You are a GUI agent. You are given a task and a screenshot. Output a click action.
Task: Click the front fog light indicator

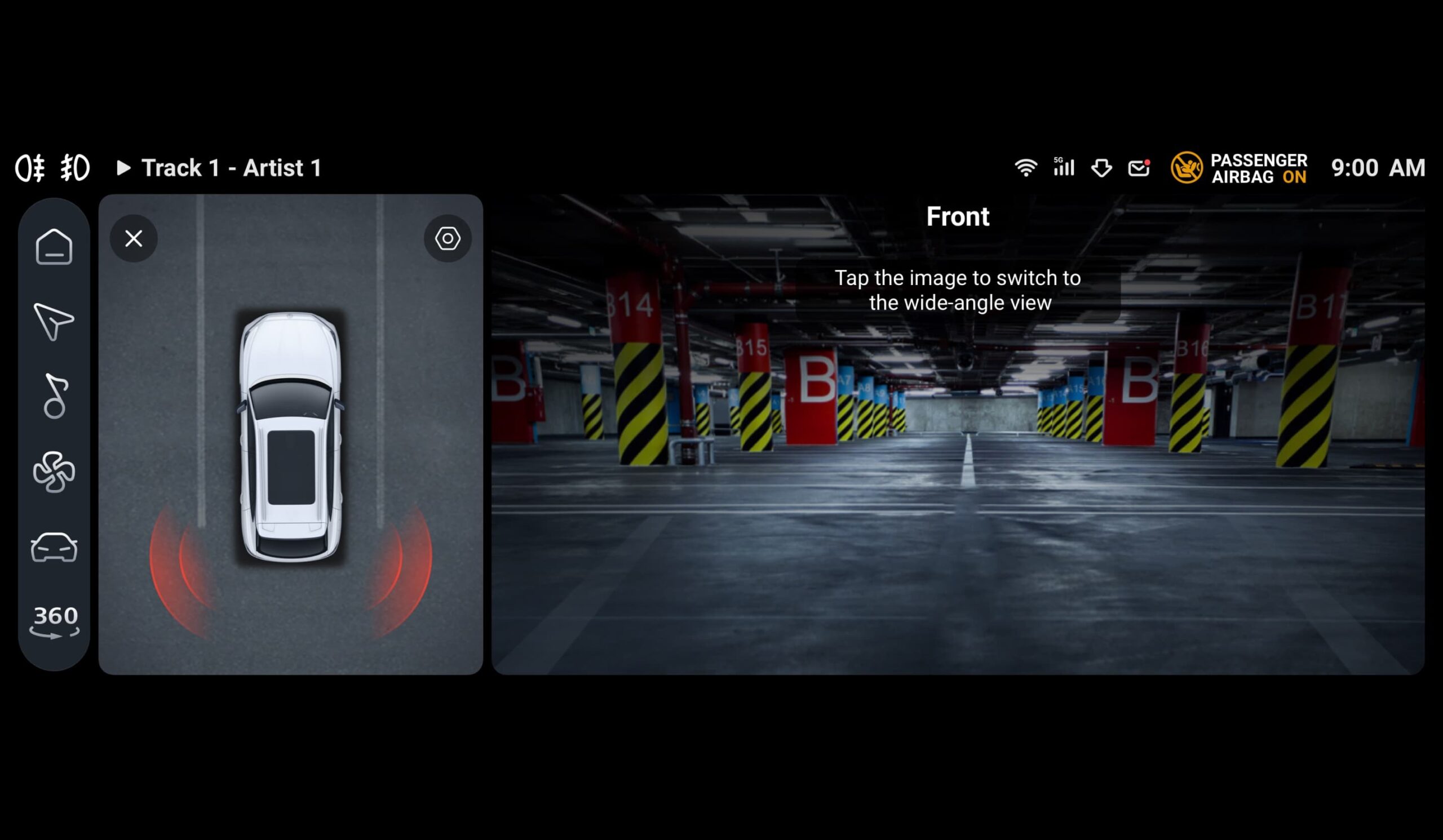76,168
